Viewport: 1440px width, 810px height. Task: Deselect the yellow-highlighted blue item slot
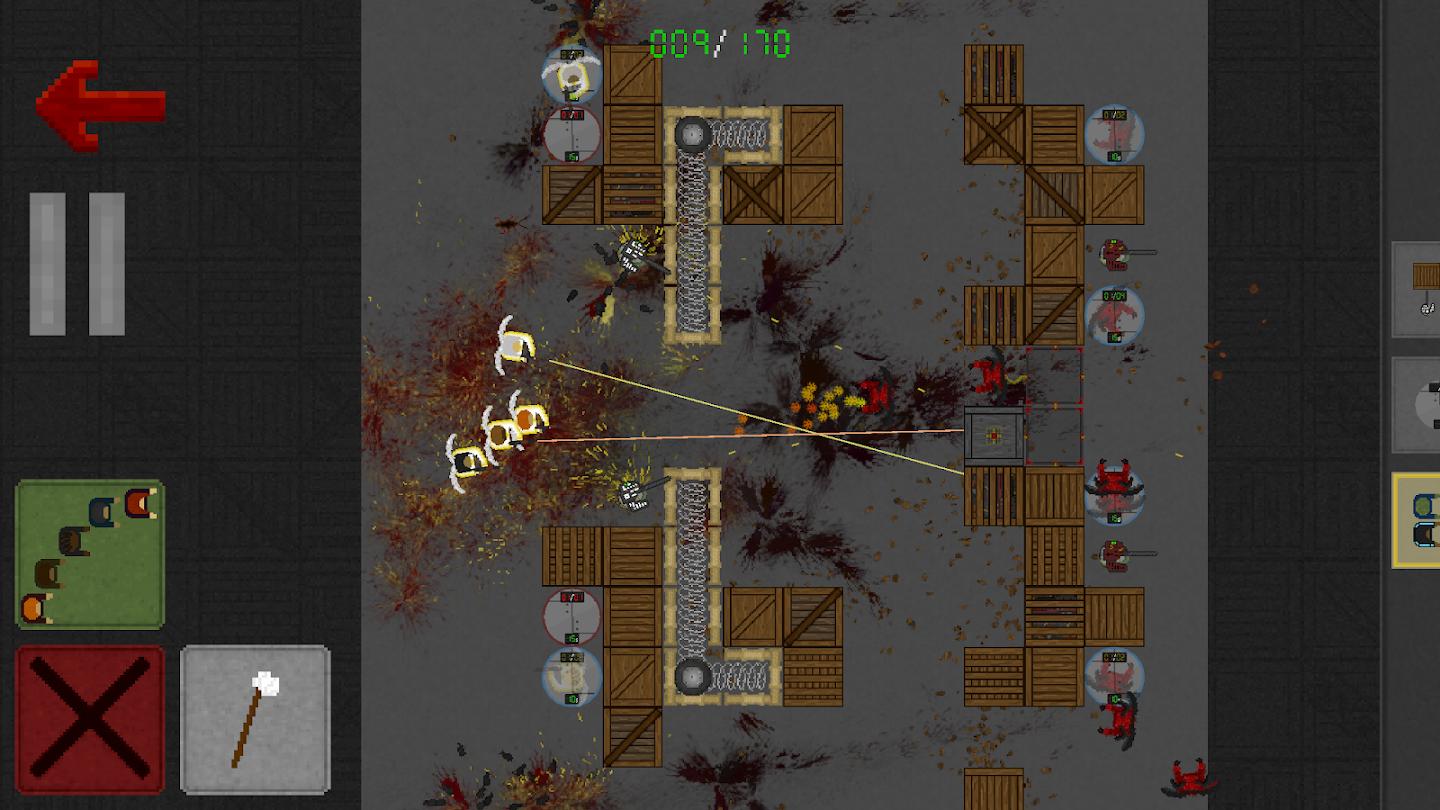point(1420,520)
